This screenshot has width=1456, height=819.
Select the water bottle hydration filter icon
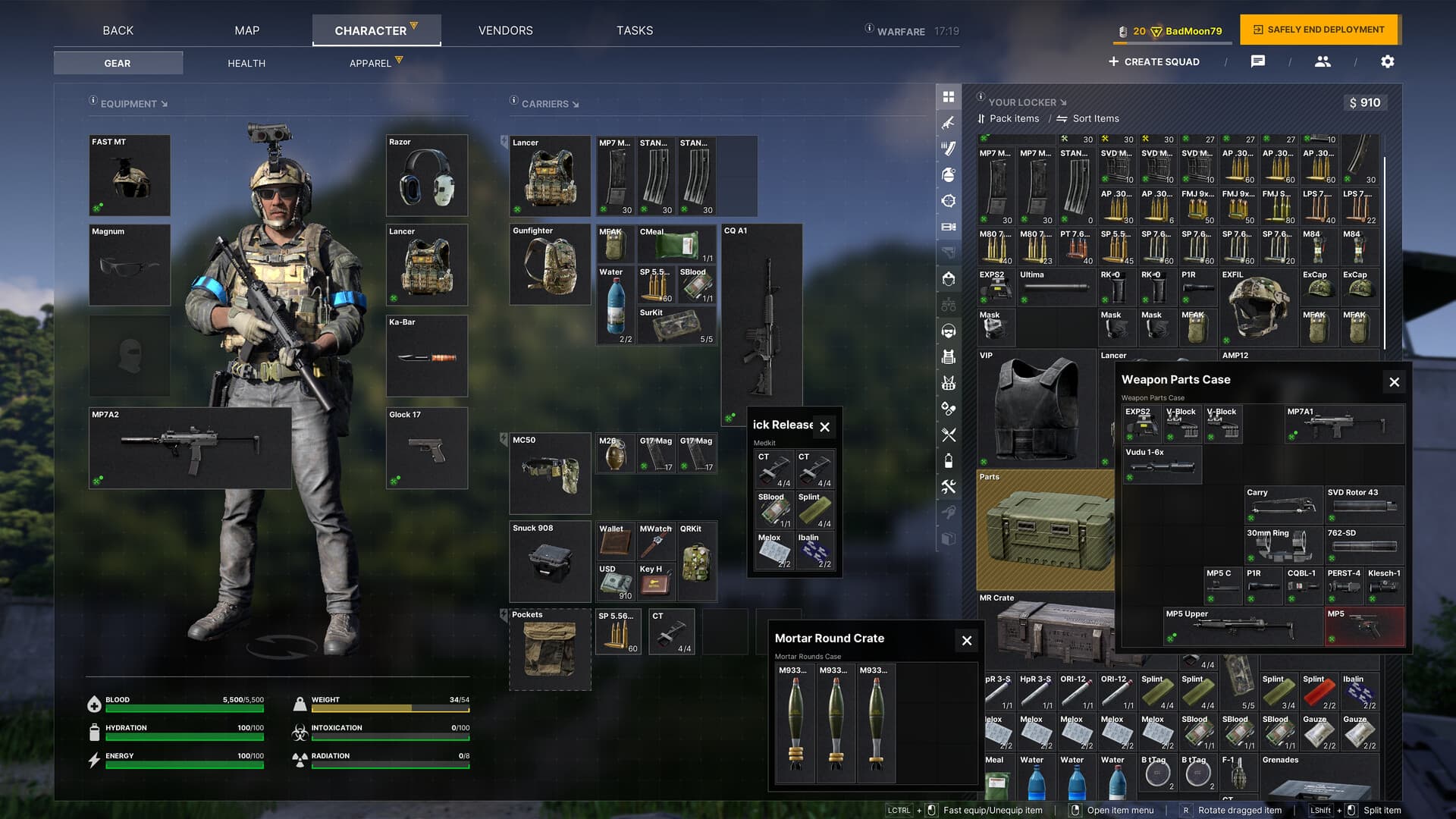949,460
